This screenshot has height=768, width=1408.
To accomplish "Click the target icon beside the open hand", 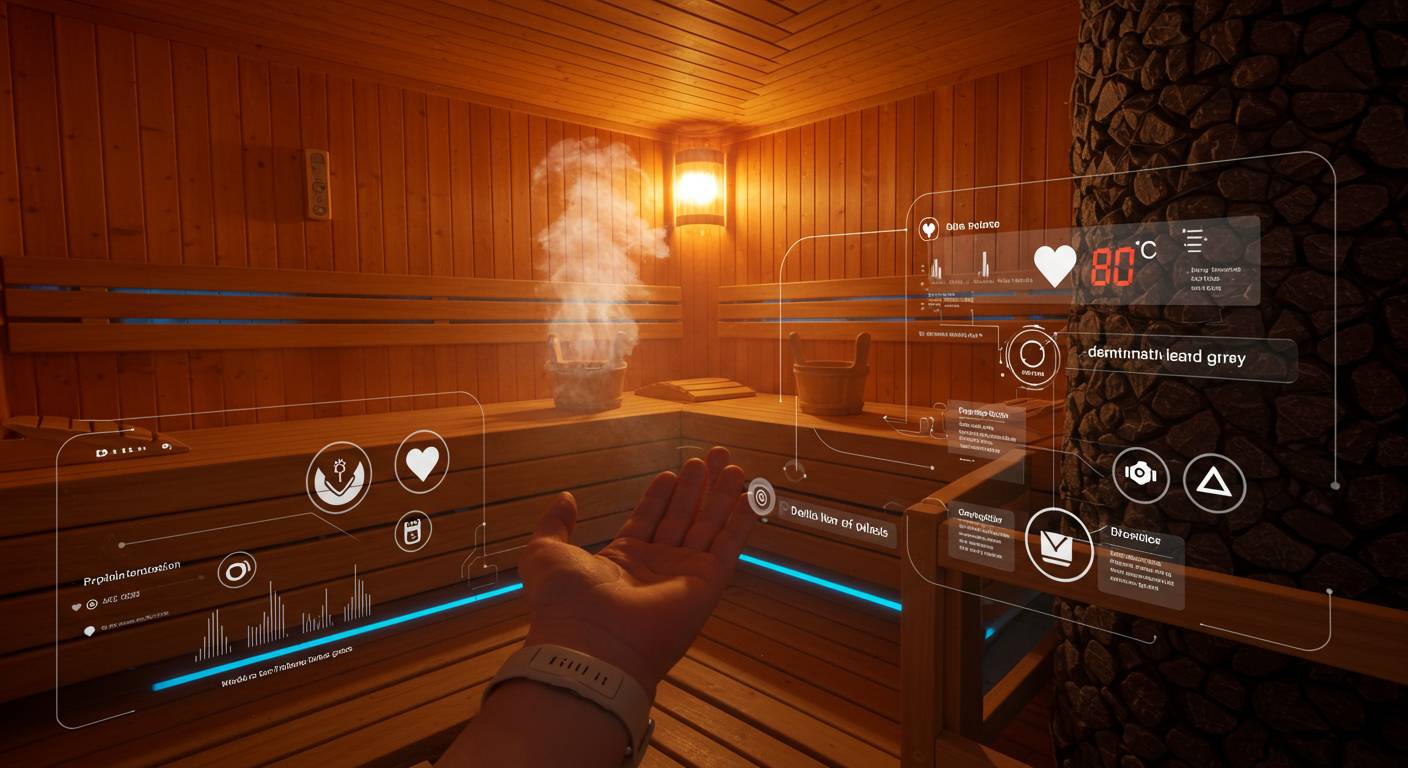I will pyautogui.click(x=761, y=495).
